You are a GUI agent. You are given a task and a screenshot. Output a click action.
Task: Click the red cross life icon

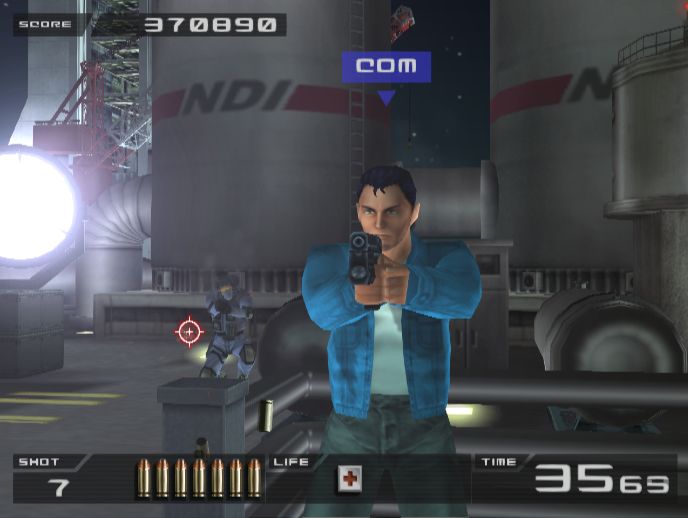(349, 479)
